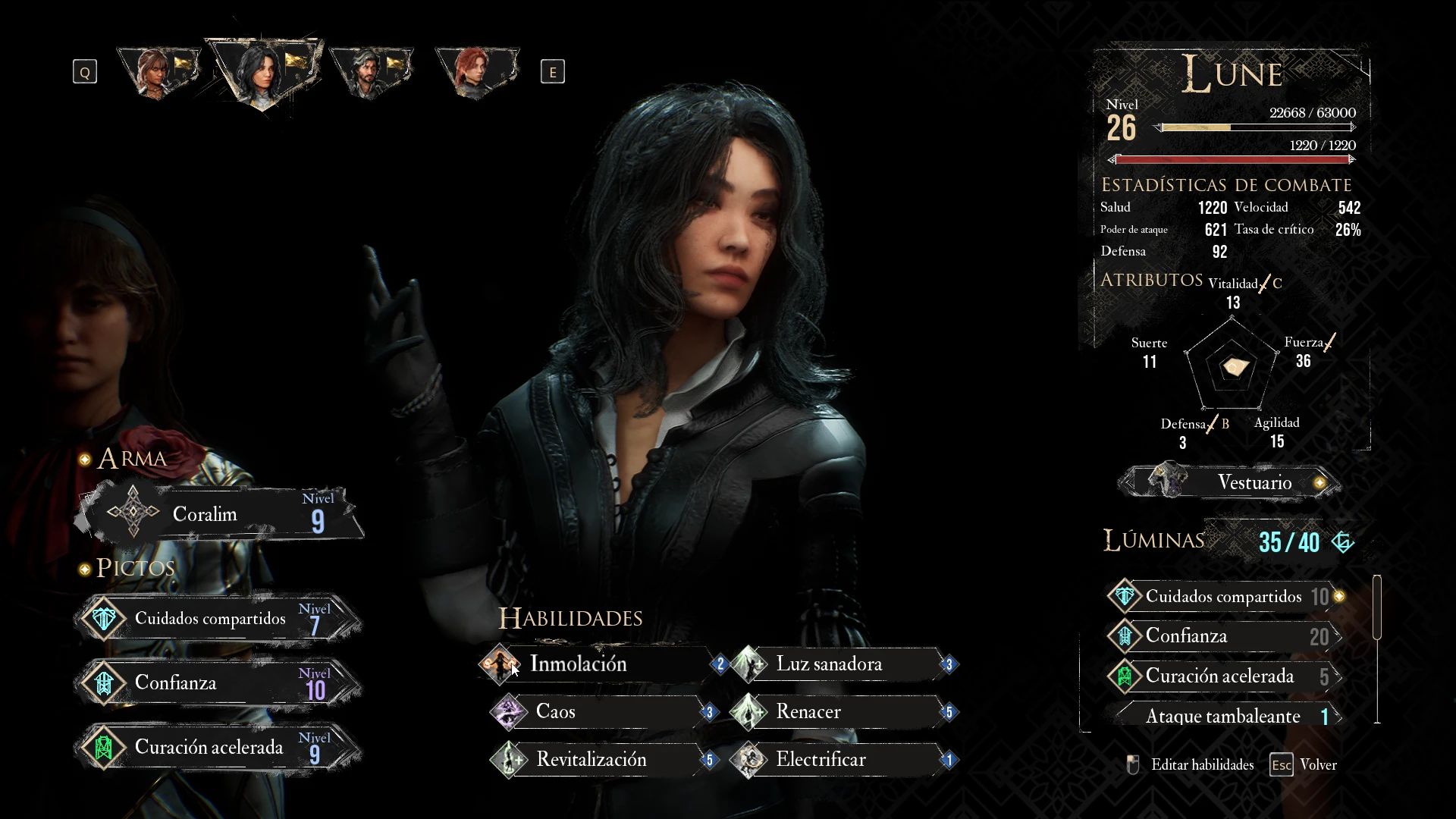Switch to the bearded man character portrait
This screenshot has height=819, width=1456.
[x=370, y=72]
